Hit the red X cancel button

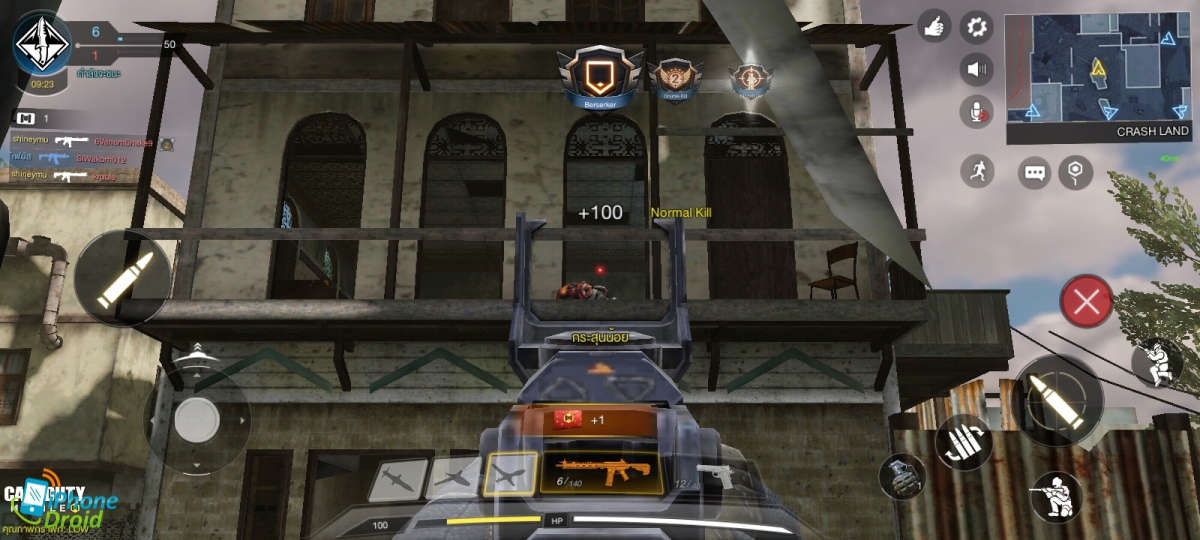(x=1087, y=300)
